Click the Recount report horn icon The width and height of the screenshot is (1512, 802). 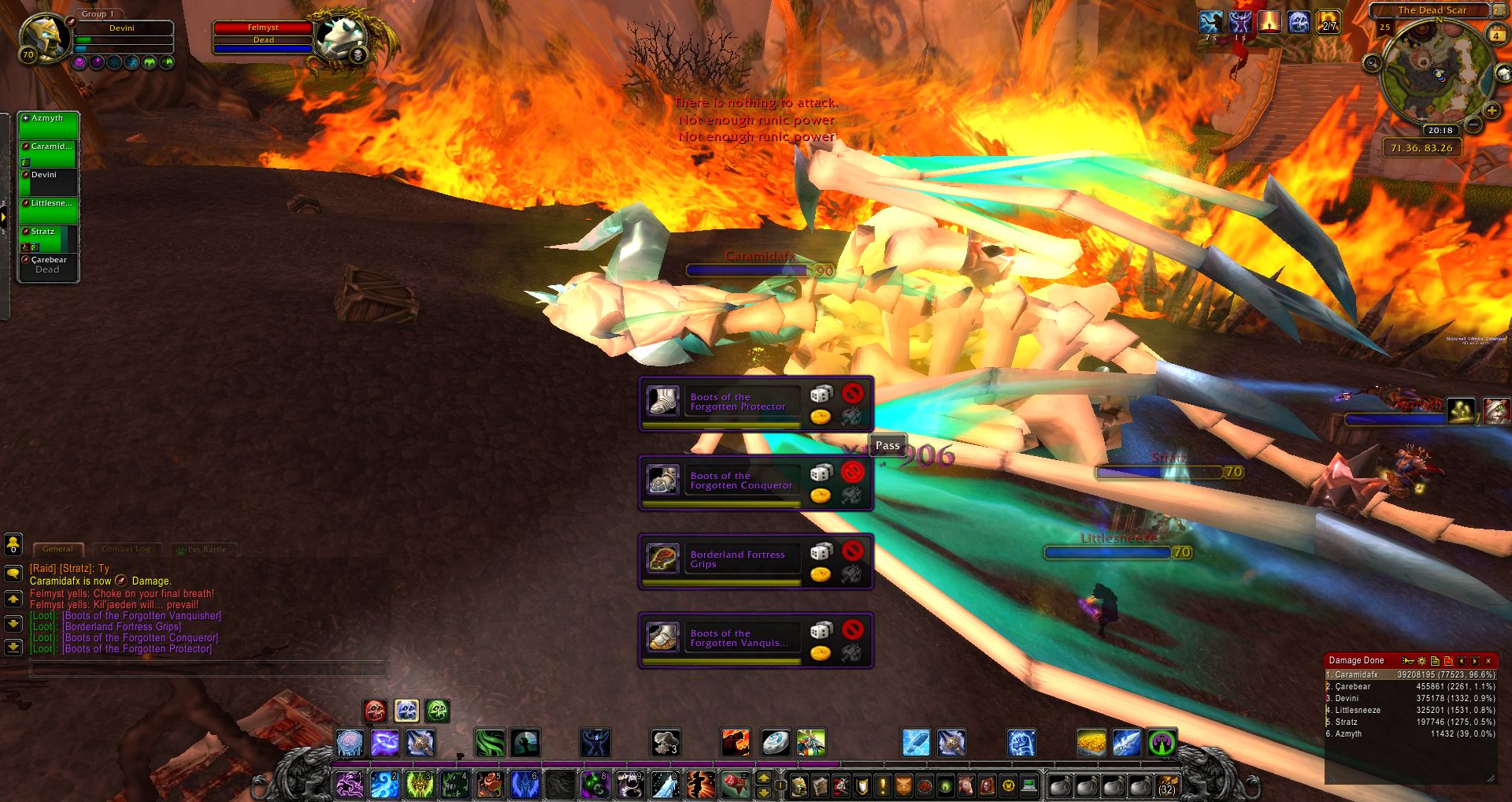point(1407,660)
